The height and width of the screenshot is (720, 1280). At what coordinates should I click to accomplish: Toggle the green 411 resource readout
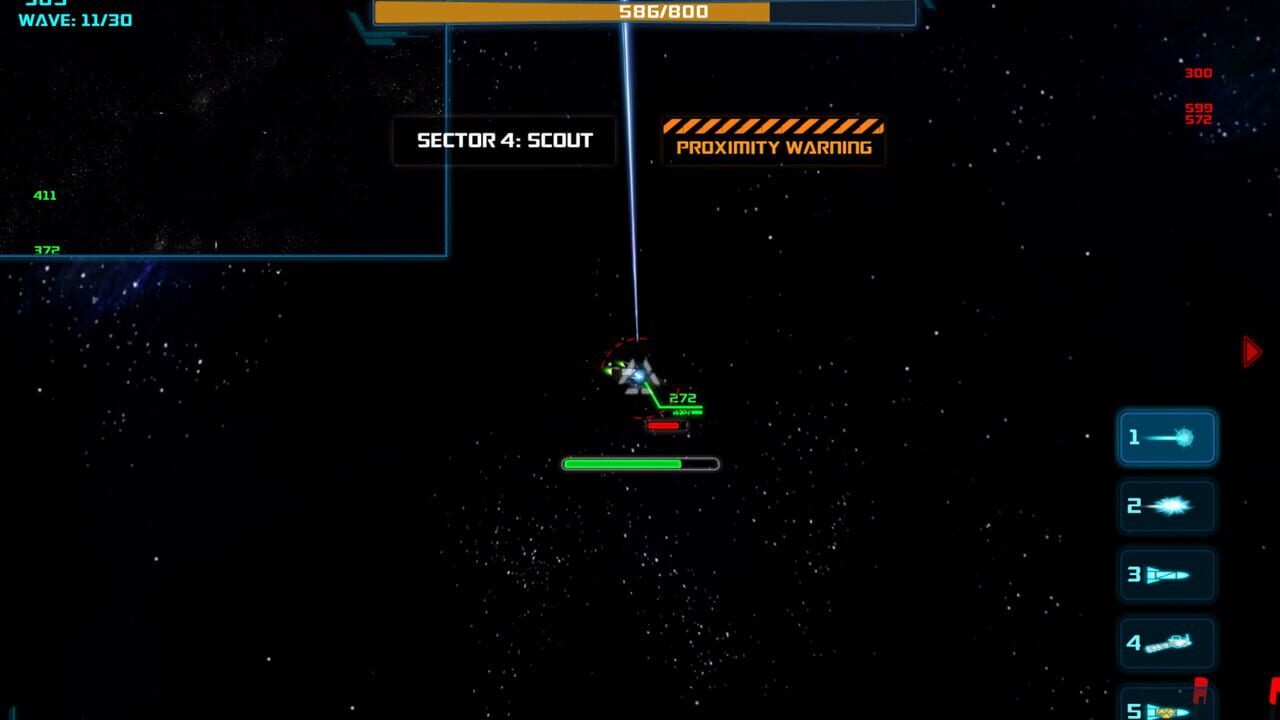44,195
